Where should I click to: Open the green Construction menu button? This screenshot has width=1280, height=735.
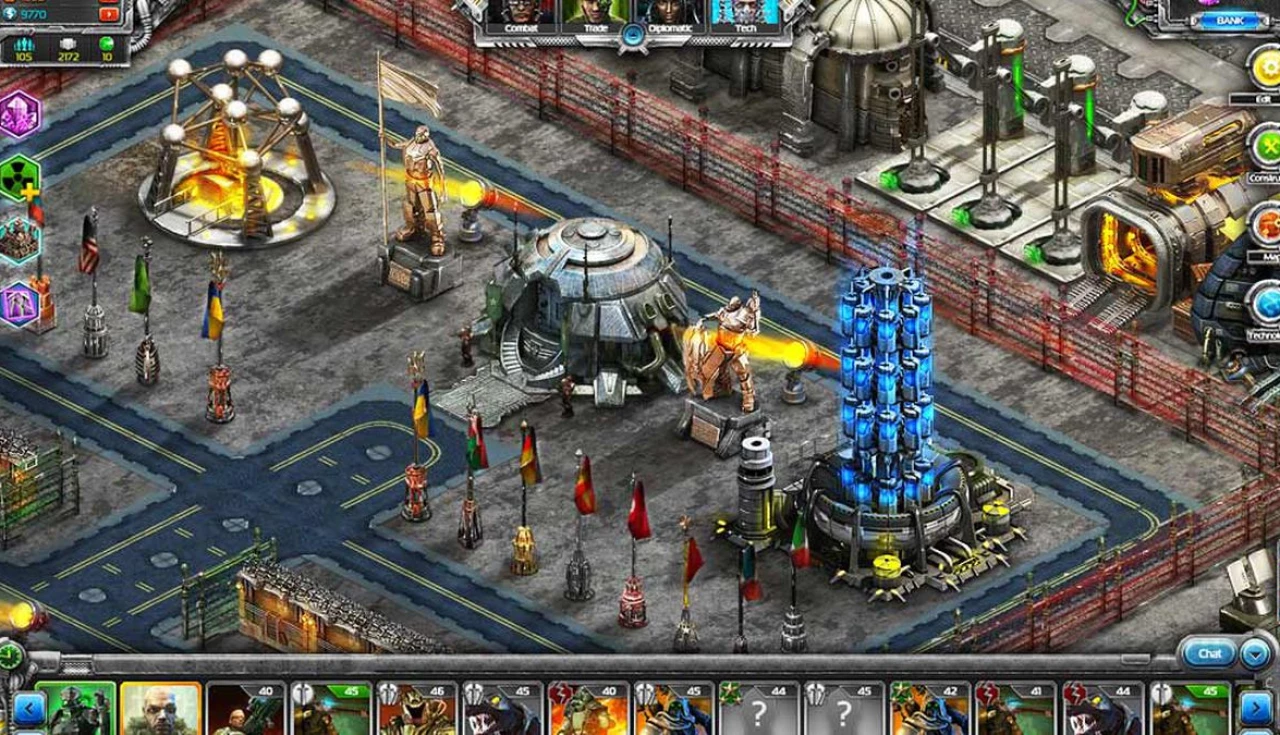[1266, 147]
